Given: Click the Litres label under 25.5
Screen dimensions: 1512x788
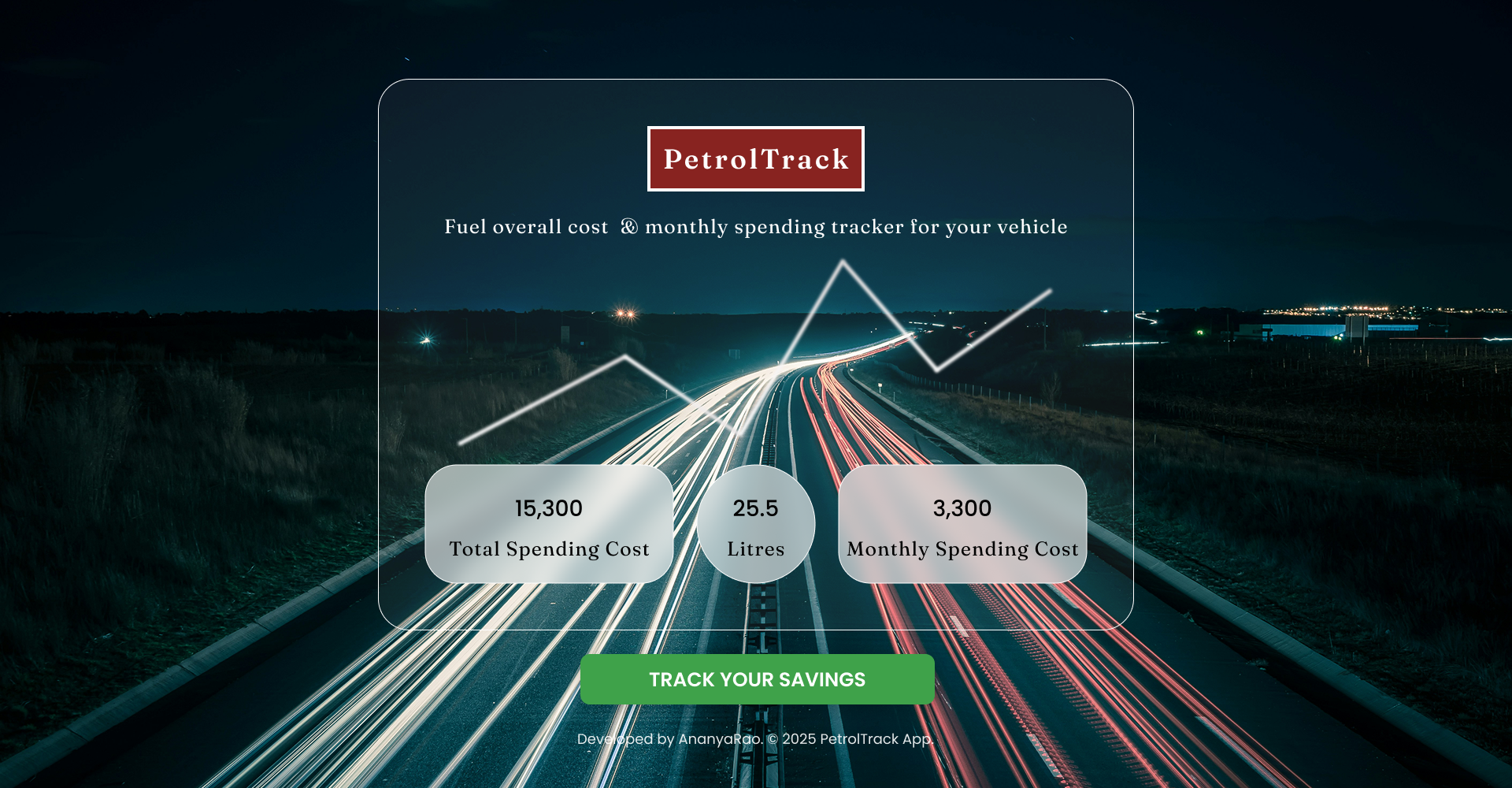Looking at the screenshot, I should (755, 549).
